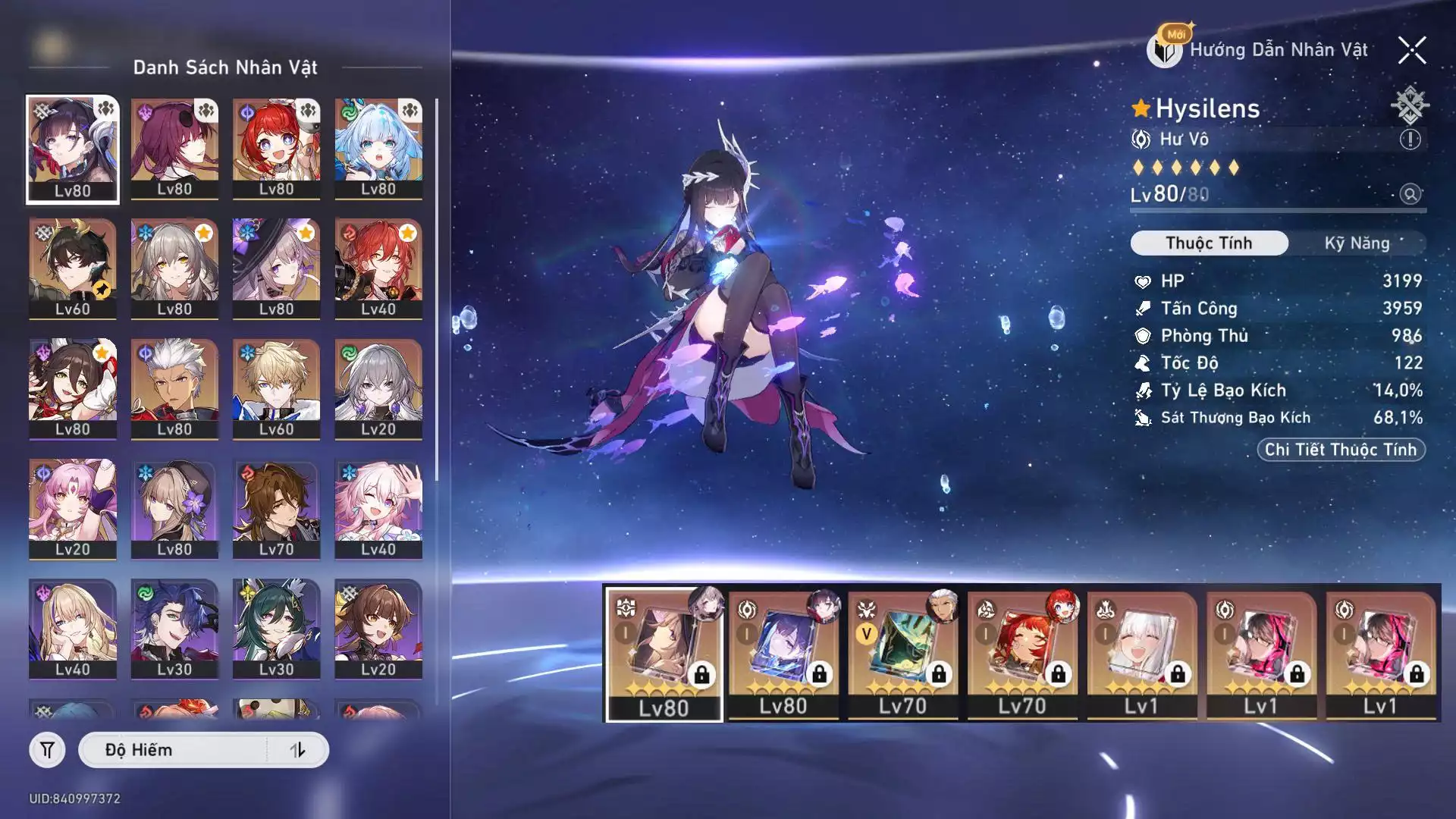The width and height of the screenshot is (1456, 819).
Task: Show Hư Vô path info icon
Action: [1410, 140]
